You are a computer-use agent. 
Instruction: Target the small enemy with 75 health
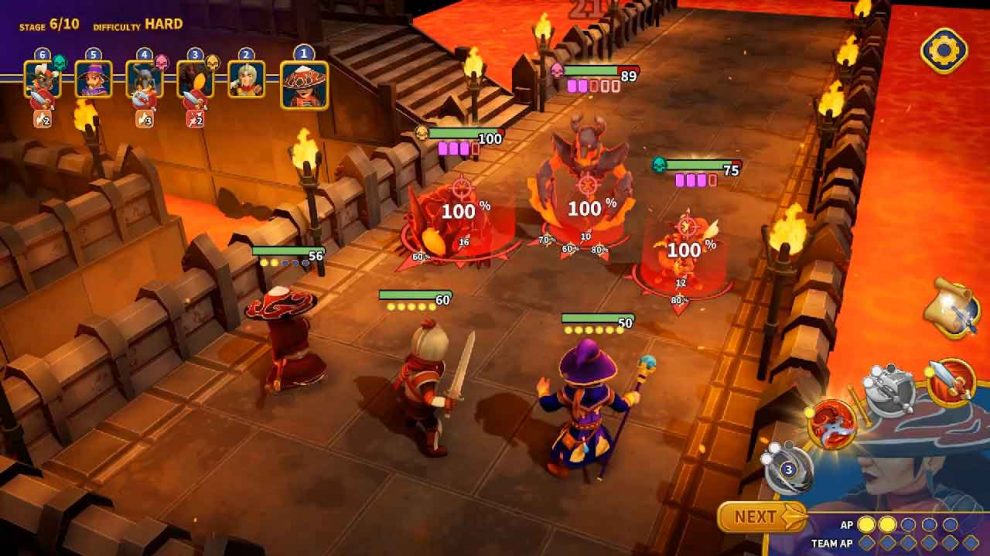click(x=685, y=250)
